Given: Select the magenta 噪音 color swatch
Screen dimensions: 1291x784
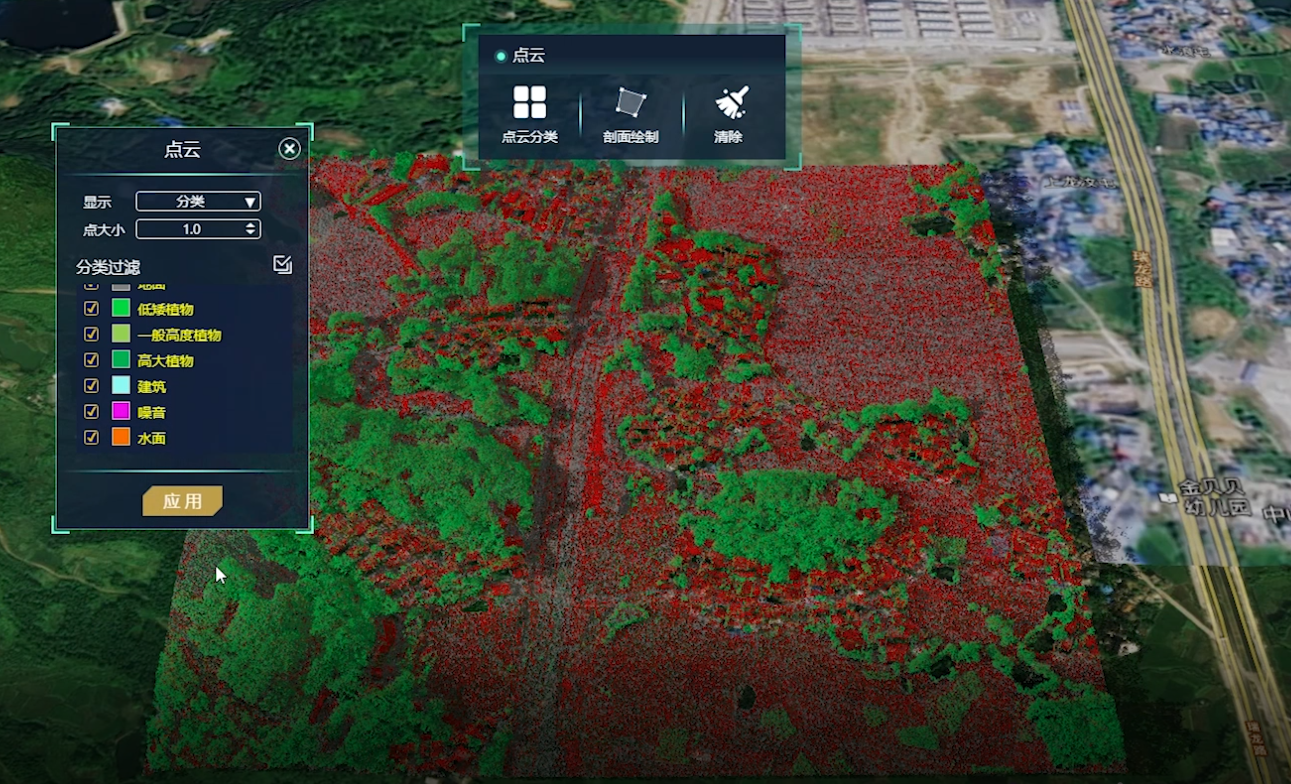Looking at the screenshot, I should [x=121, y=411].
